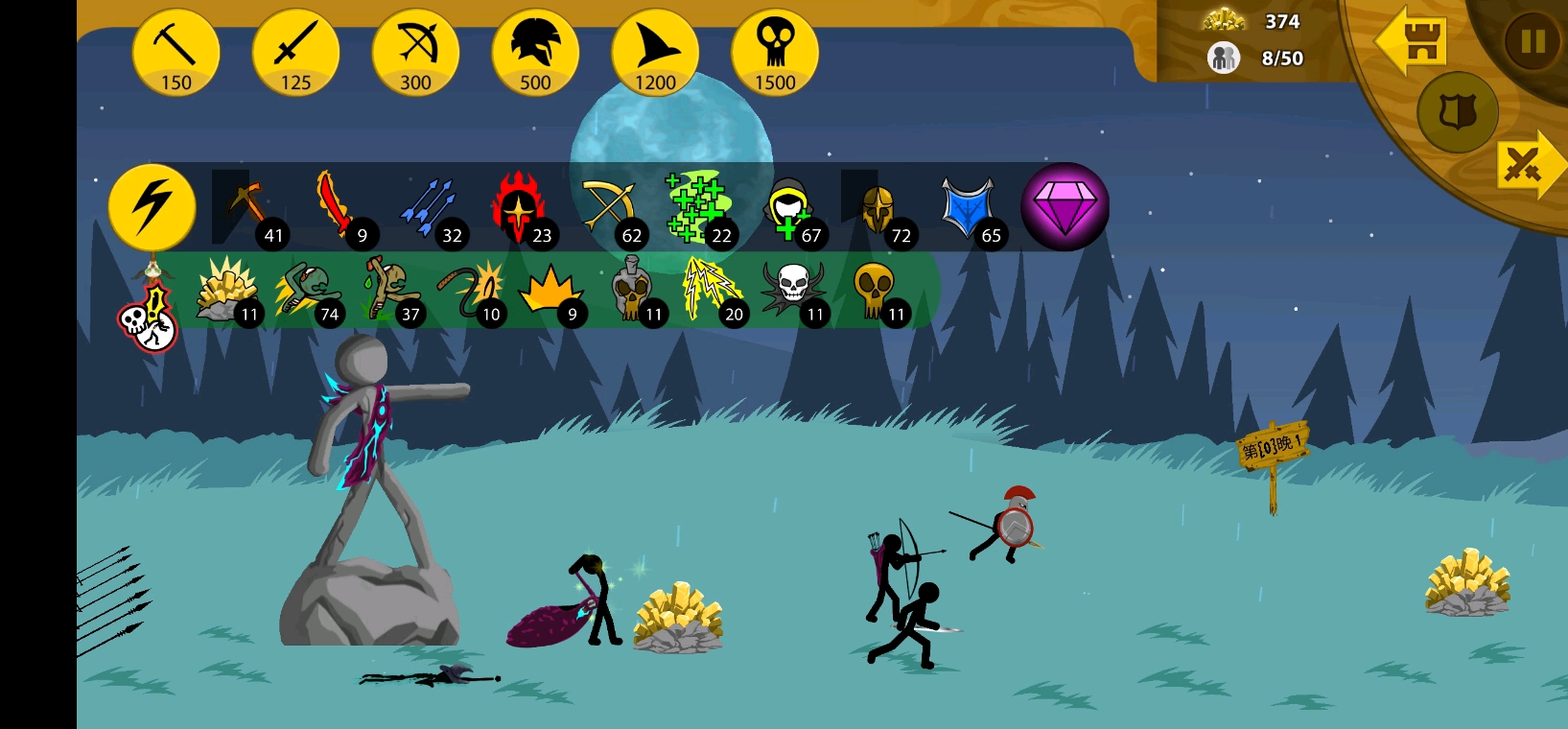Trigger the yellow lightning strikes ability

point(711,289)
